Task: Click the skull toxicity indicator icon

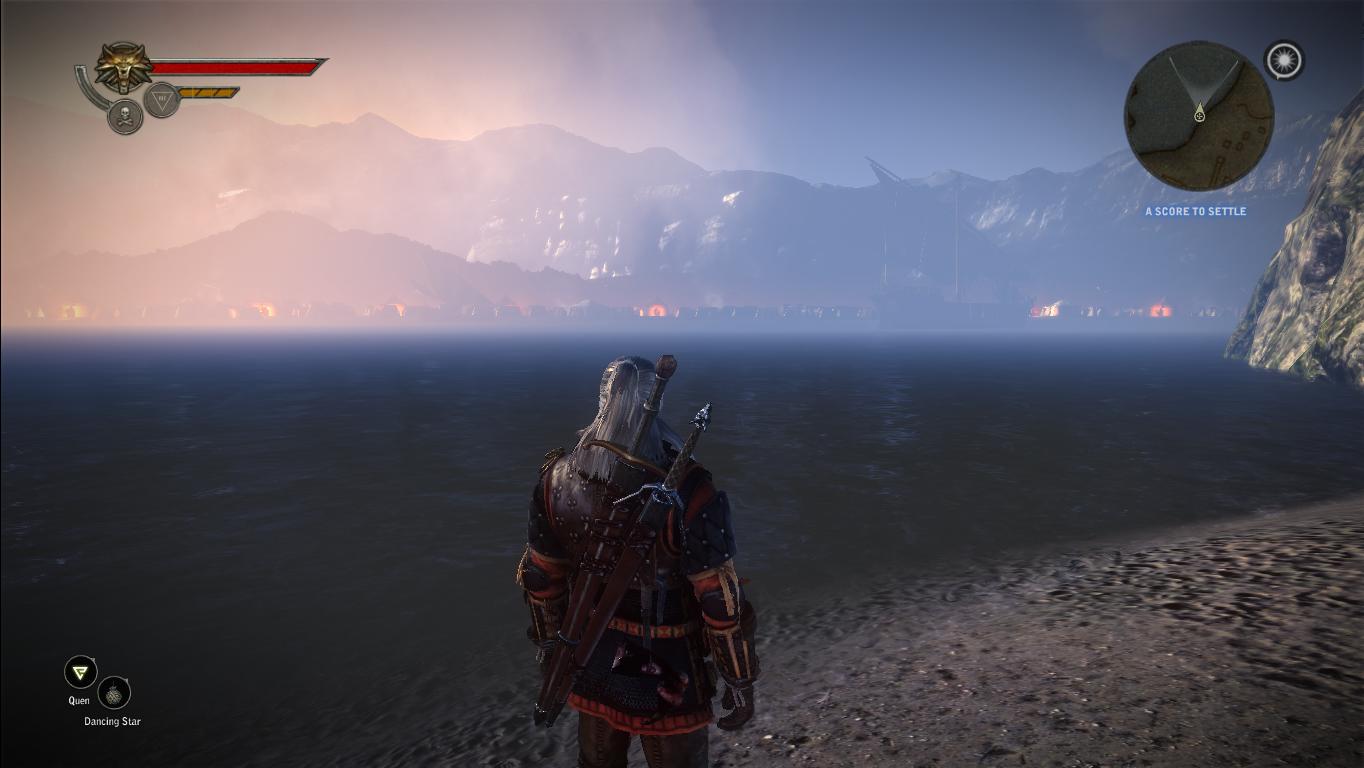Action: [125, 117]
